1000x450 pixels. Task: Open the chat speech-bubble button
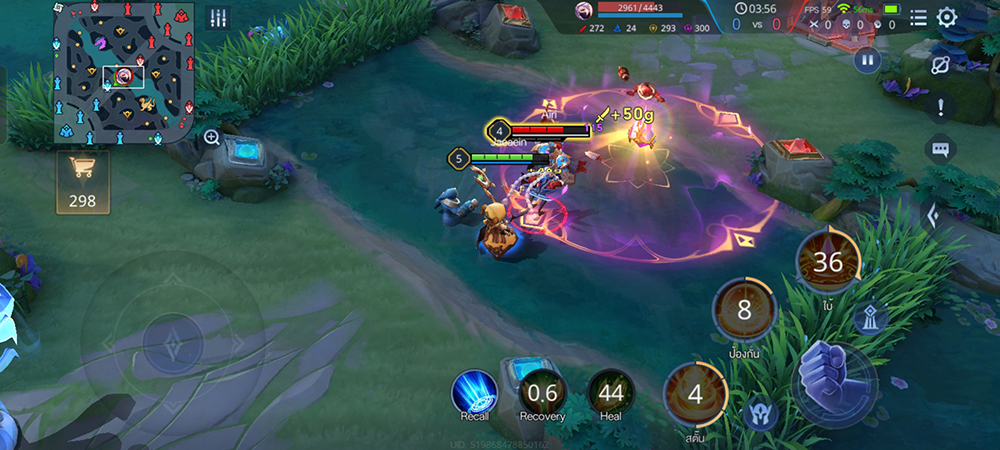(940, 150)
